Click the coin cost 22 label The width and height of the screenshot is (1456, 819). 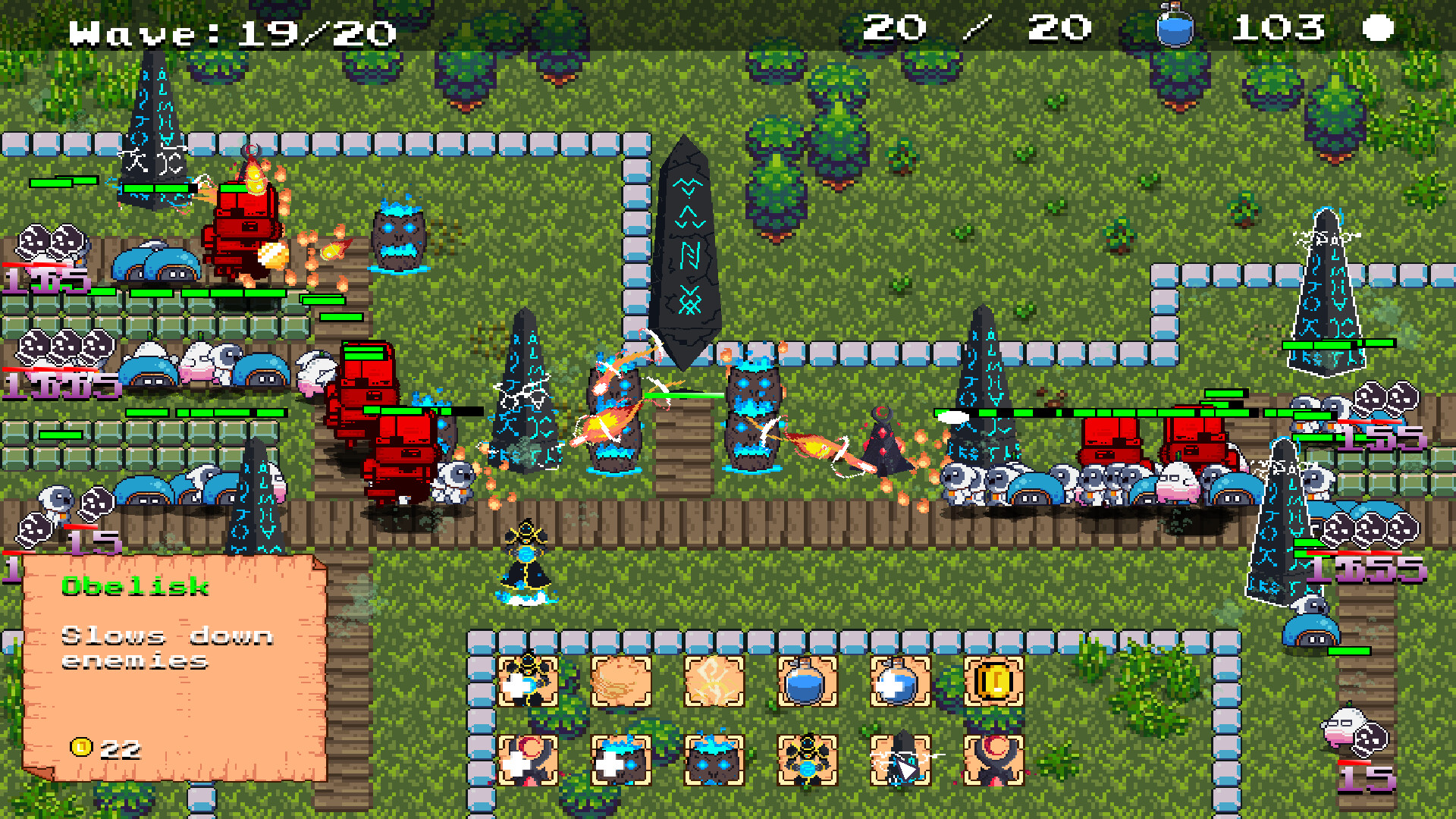click(106, 749)
